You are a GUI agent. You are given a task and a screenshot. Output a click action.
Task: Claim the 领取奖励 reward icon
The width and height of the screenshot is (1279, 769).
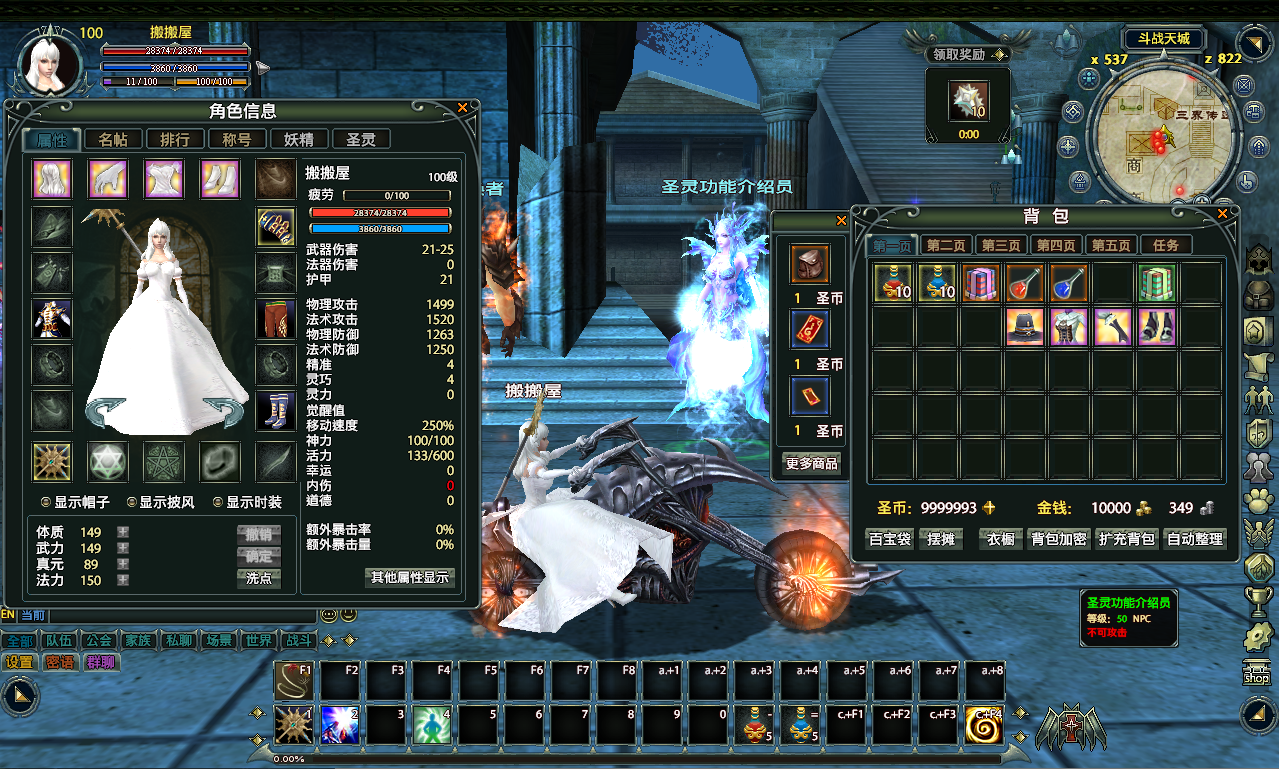(968, 101)
